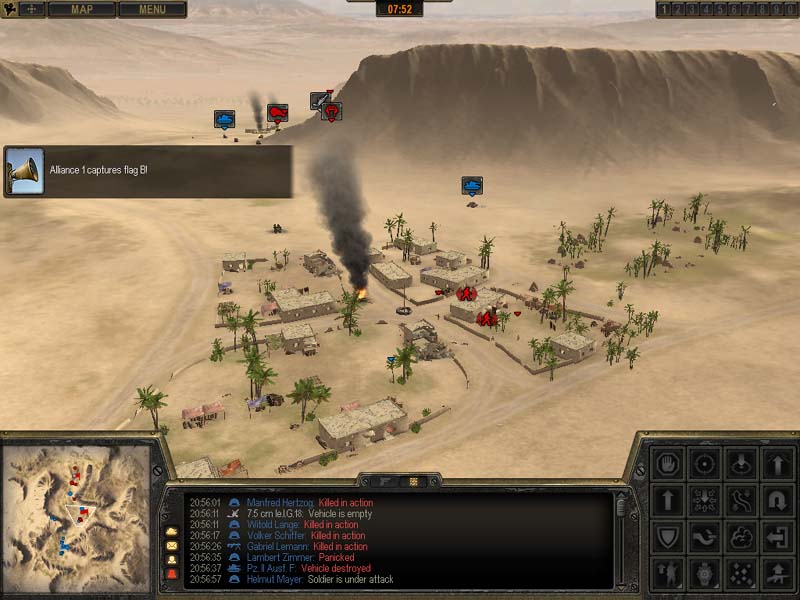Activate the shield defend command

tap(667, 537)
